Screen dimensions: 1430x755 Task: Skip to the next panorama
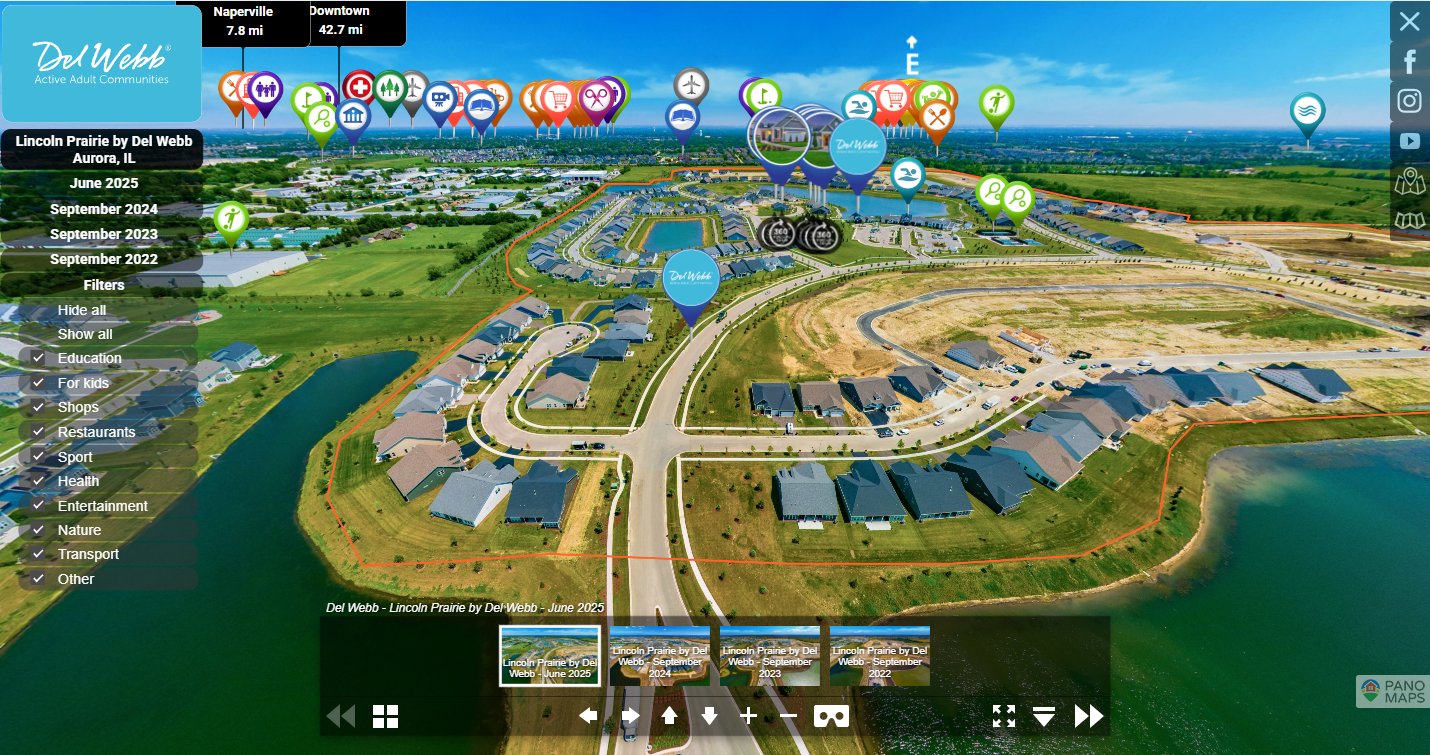[x=1088, y=716]
